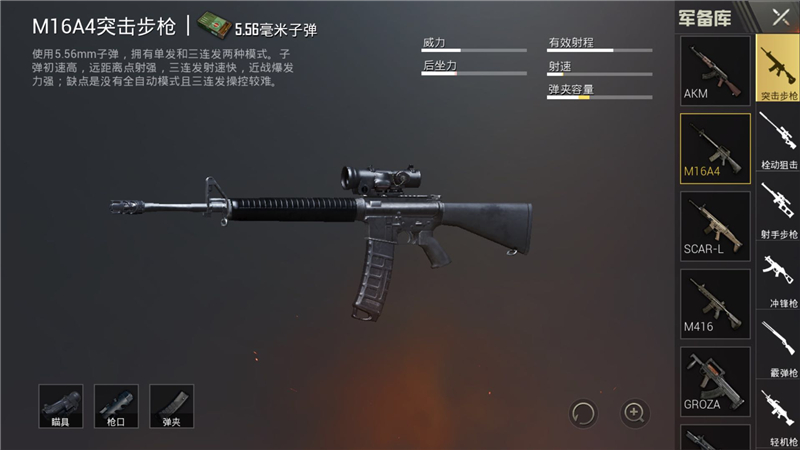
Task: Choose the M16A4 weapon tile
Action: 714,148
